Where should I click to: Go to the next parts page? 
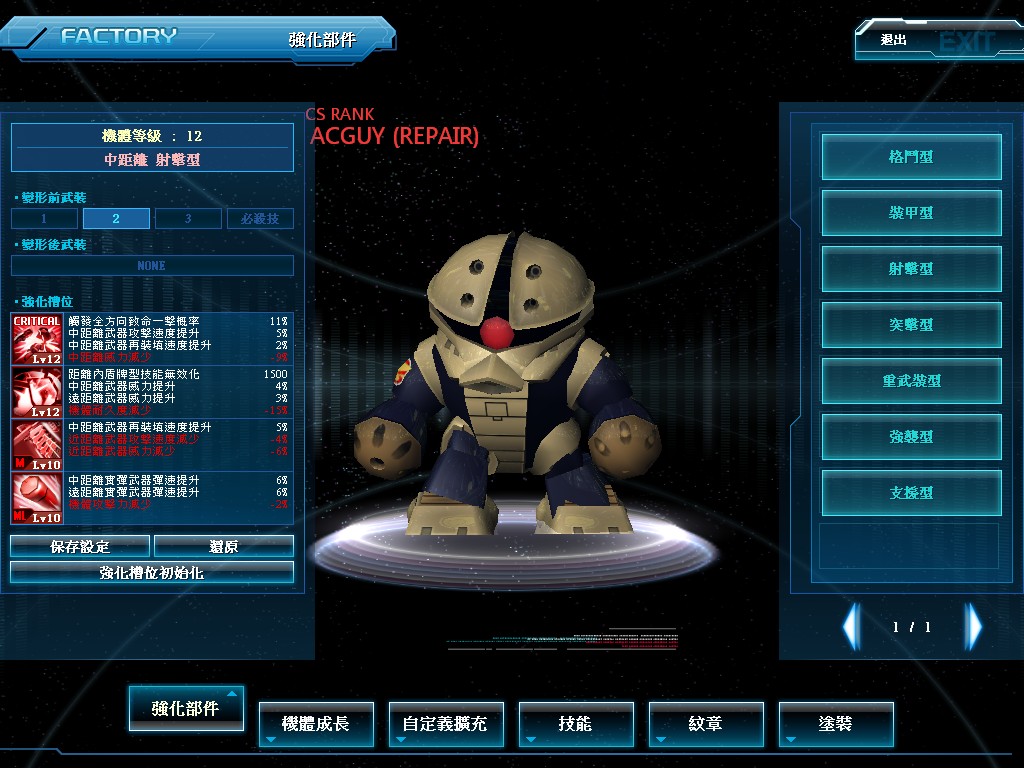point(973,627)
